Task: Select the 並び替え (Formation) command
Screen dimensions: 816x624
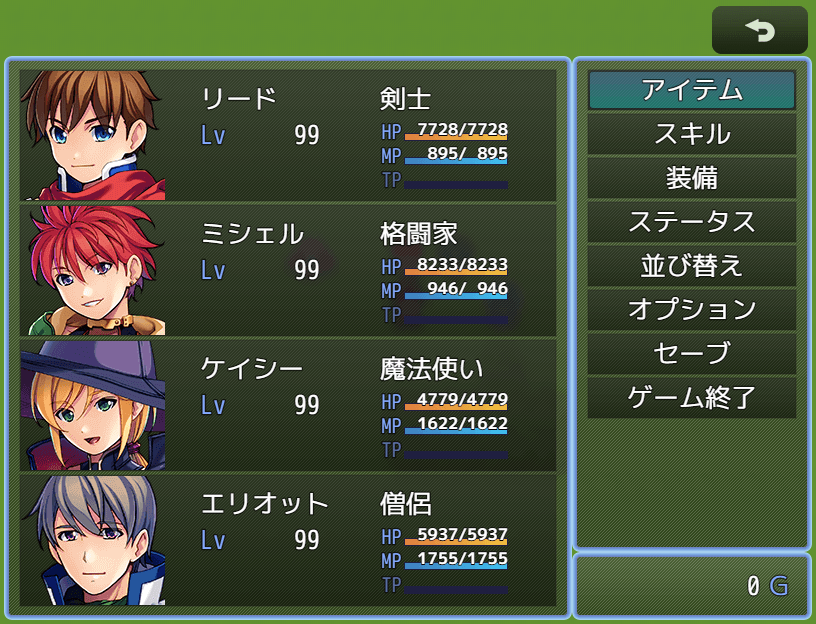Action: pos(691,266)
